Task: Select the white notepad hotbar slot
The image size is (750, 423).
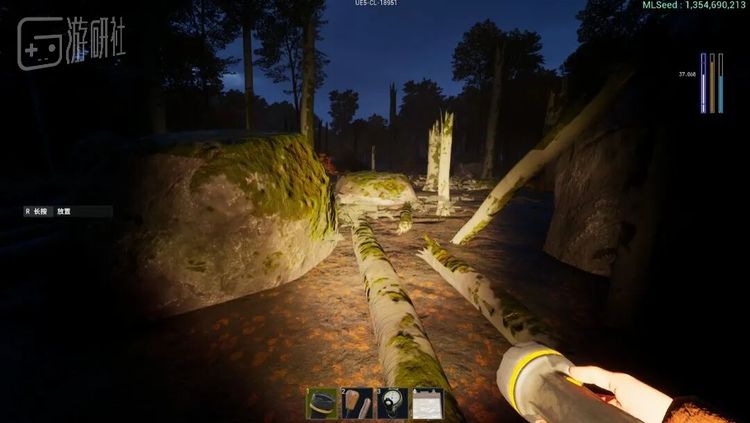Action: [x=427, y=402]
